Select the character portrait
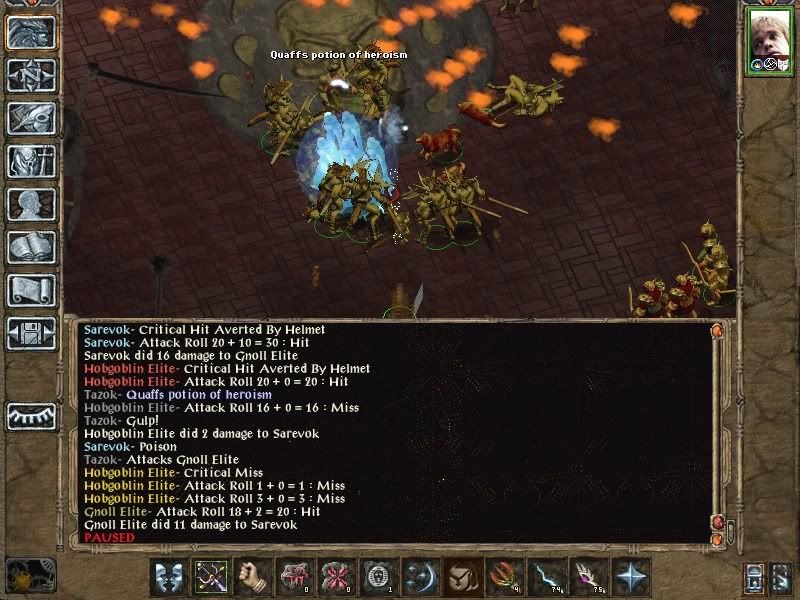This screenshot has height=600, width=800. click(770, 40)
